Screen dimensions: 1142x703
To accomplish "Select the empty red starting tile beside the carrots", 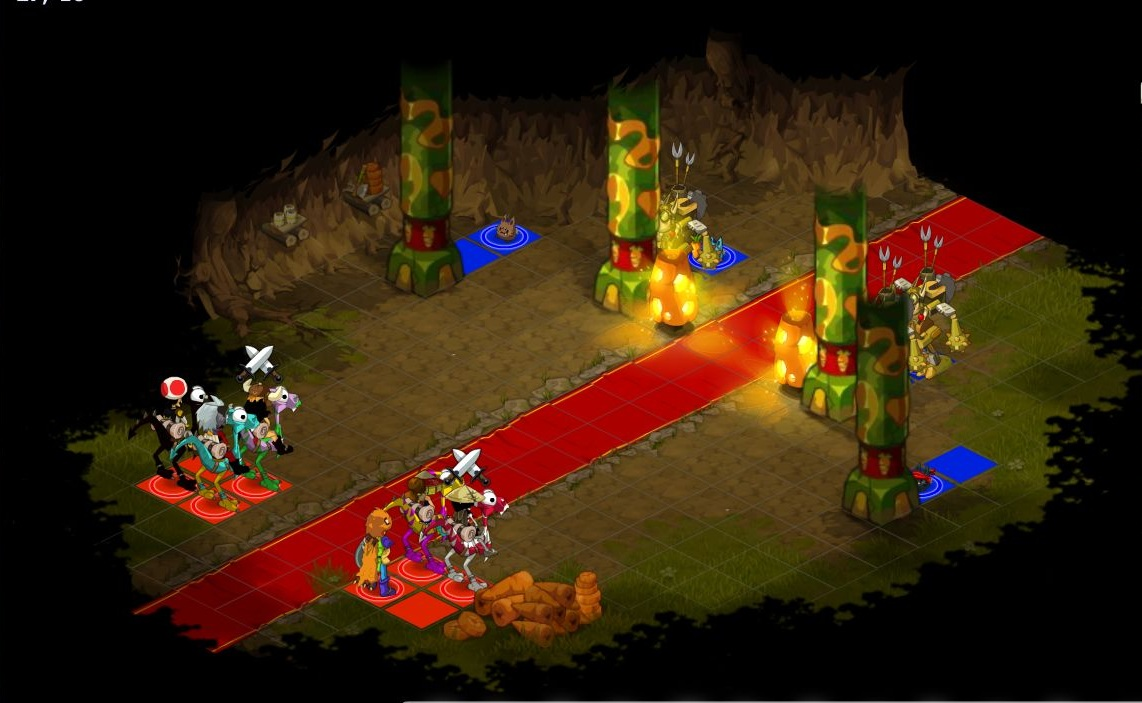I will tap(422, 609).
